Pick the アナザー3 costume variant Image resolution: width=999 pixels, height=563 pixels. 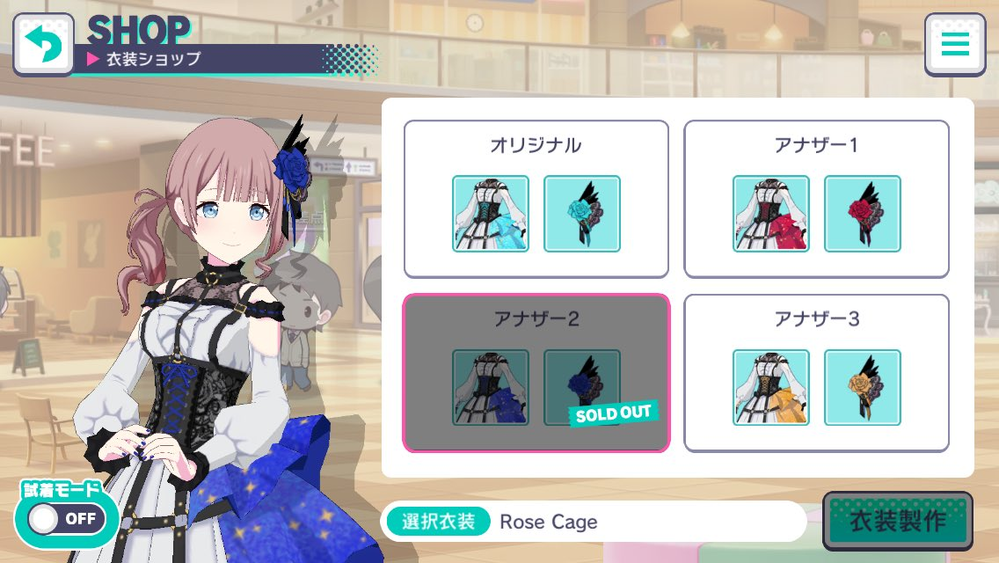click(x=816, y=321)
